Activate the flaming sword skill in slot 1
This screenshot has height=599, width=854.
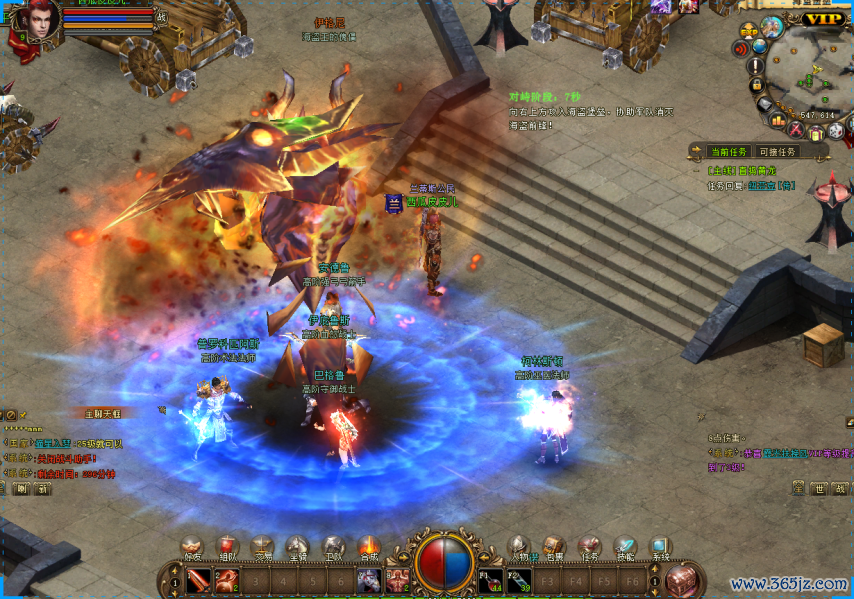(x=198, y=579)
